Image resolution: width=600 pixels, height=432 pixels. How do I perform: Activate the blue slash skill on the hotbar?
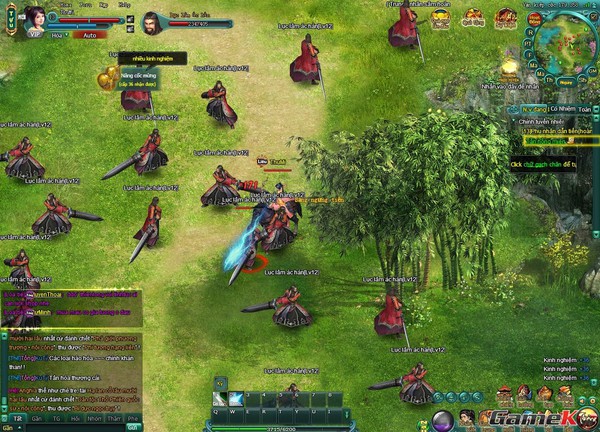236,398
